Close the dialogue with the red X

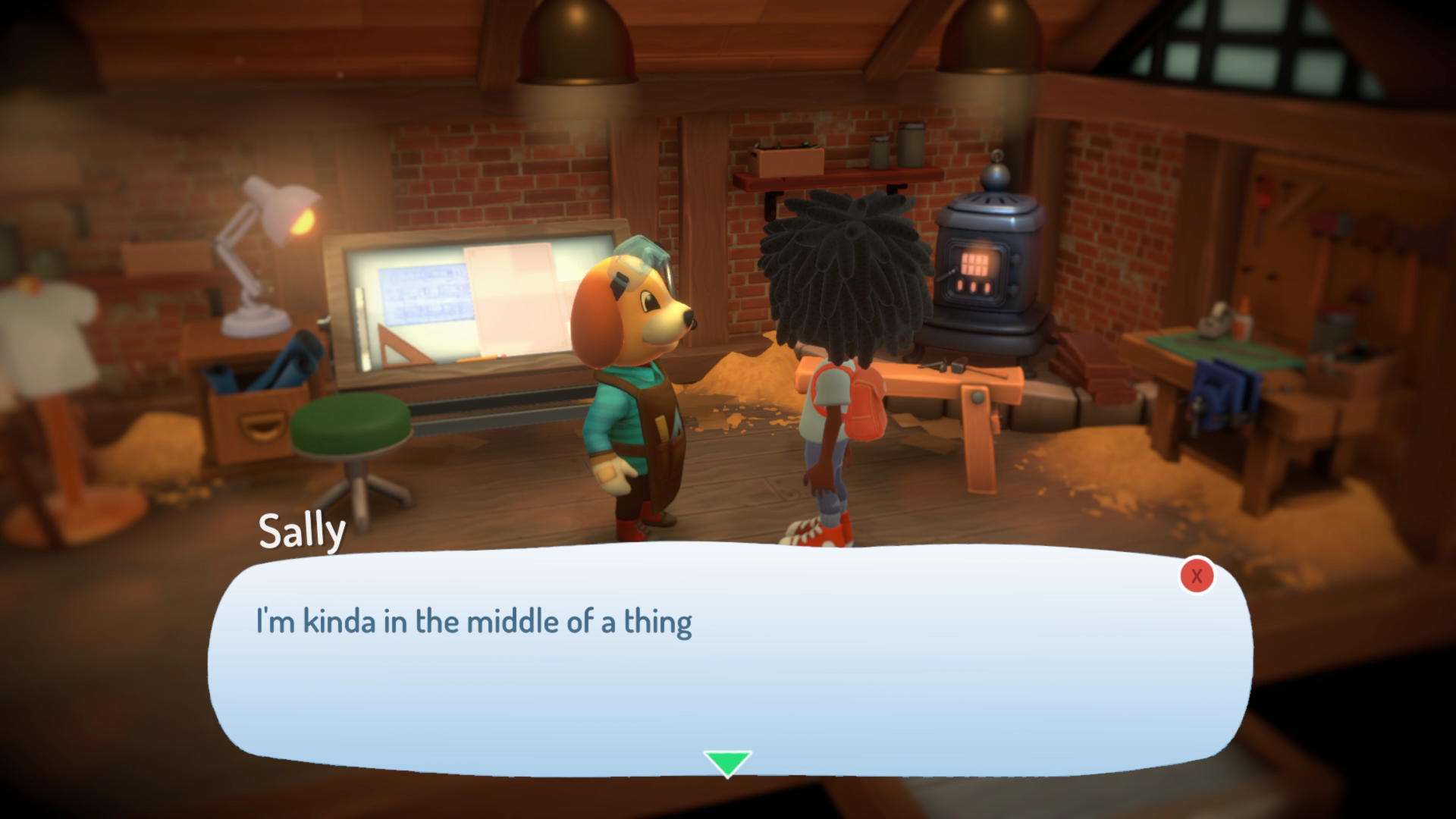pyautogui.click(x=1197, y=576)
